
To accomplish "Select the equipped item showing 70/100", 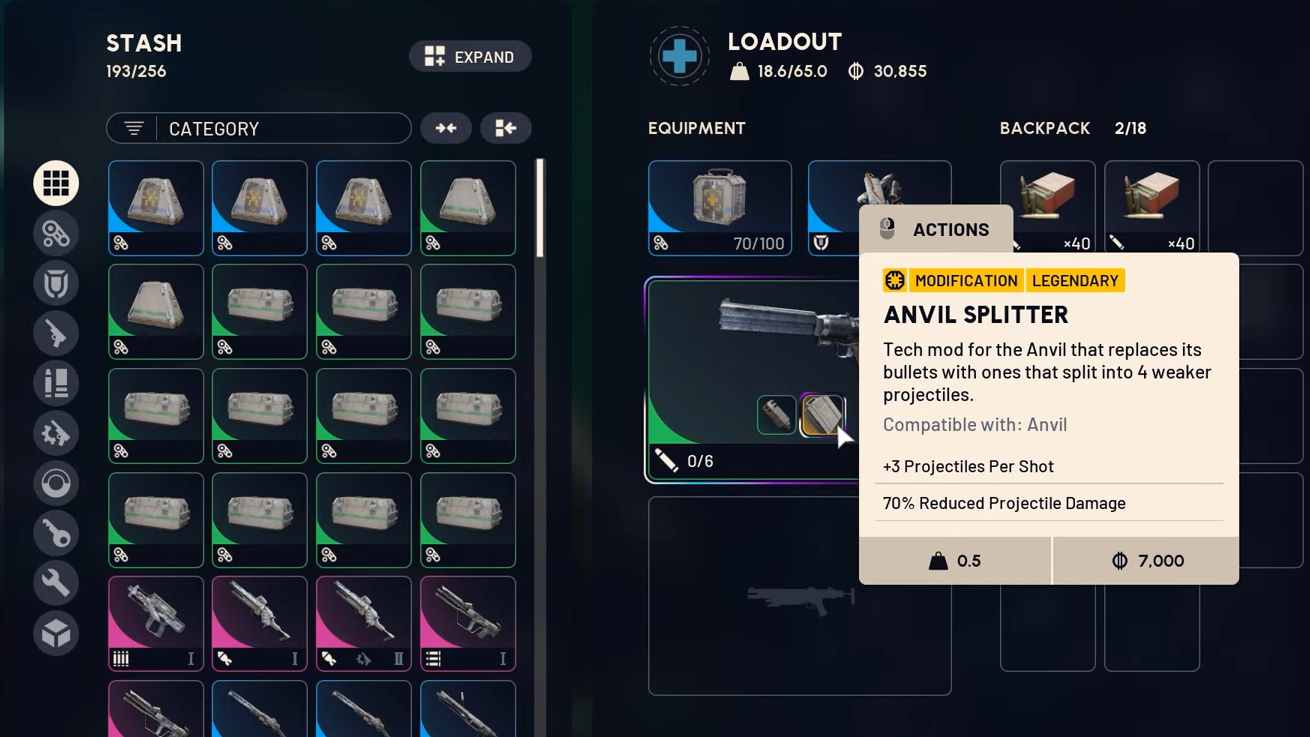I will tap(720, 208).
